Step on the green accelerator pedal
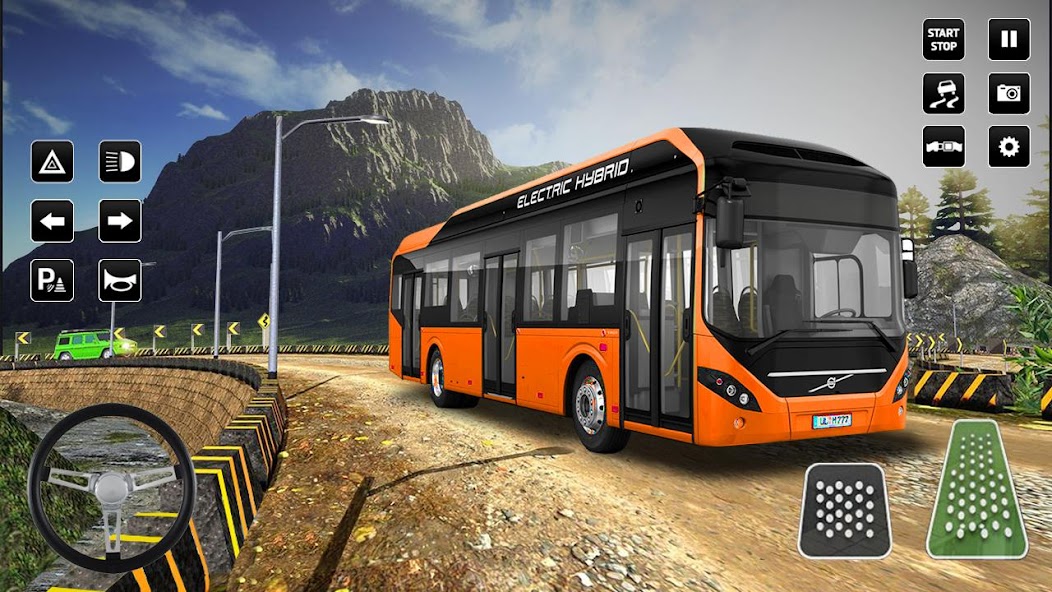 (x=976, y=490)
